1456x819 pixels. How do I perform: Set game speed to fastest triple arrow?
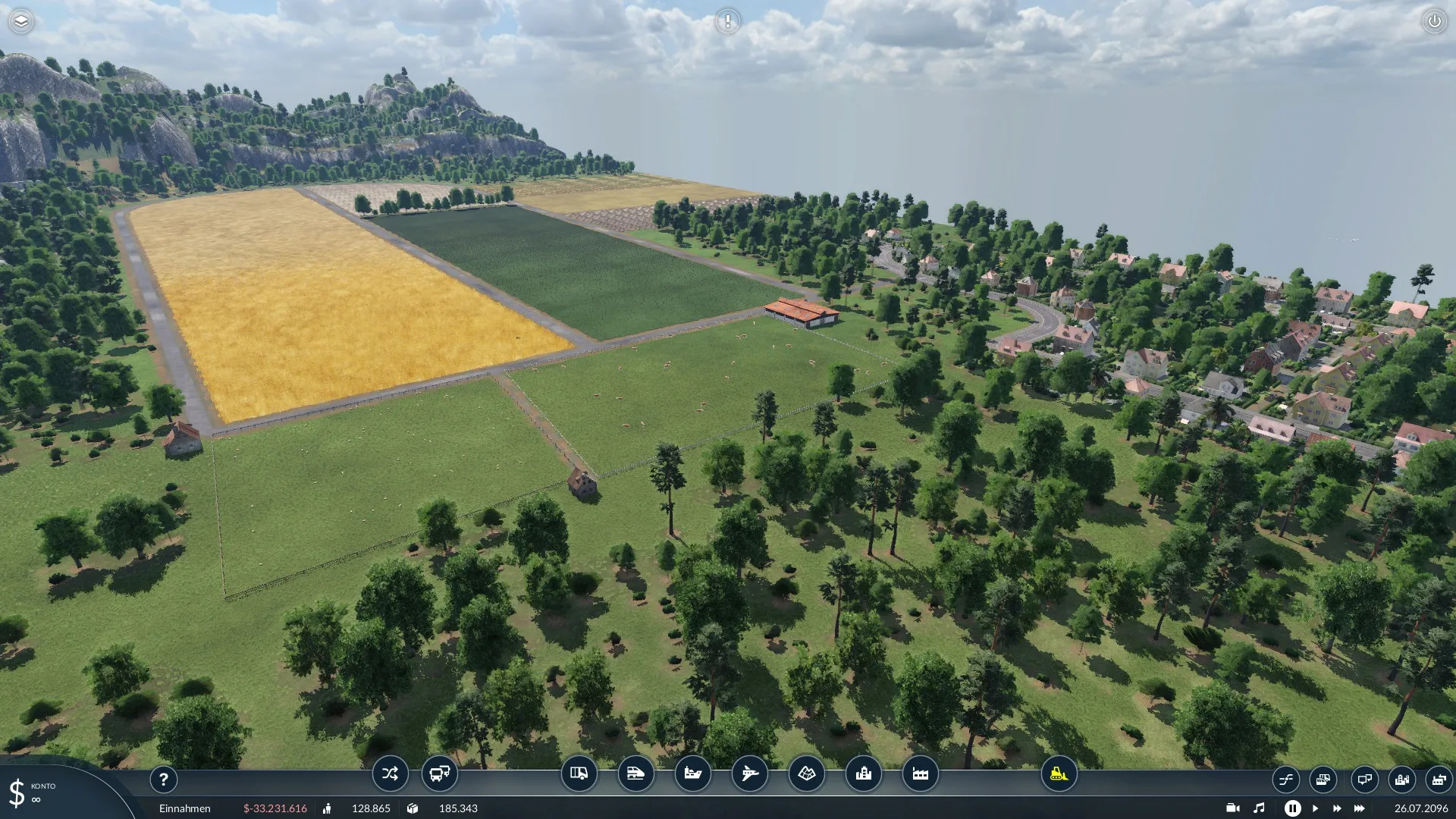[1359, 808]
